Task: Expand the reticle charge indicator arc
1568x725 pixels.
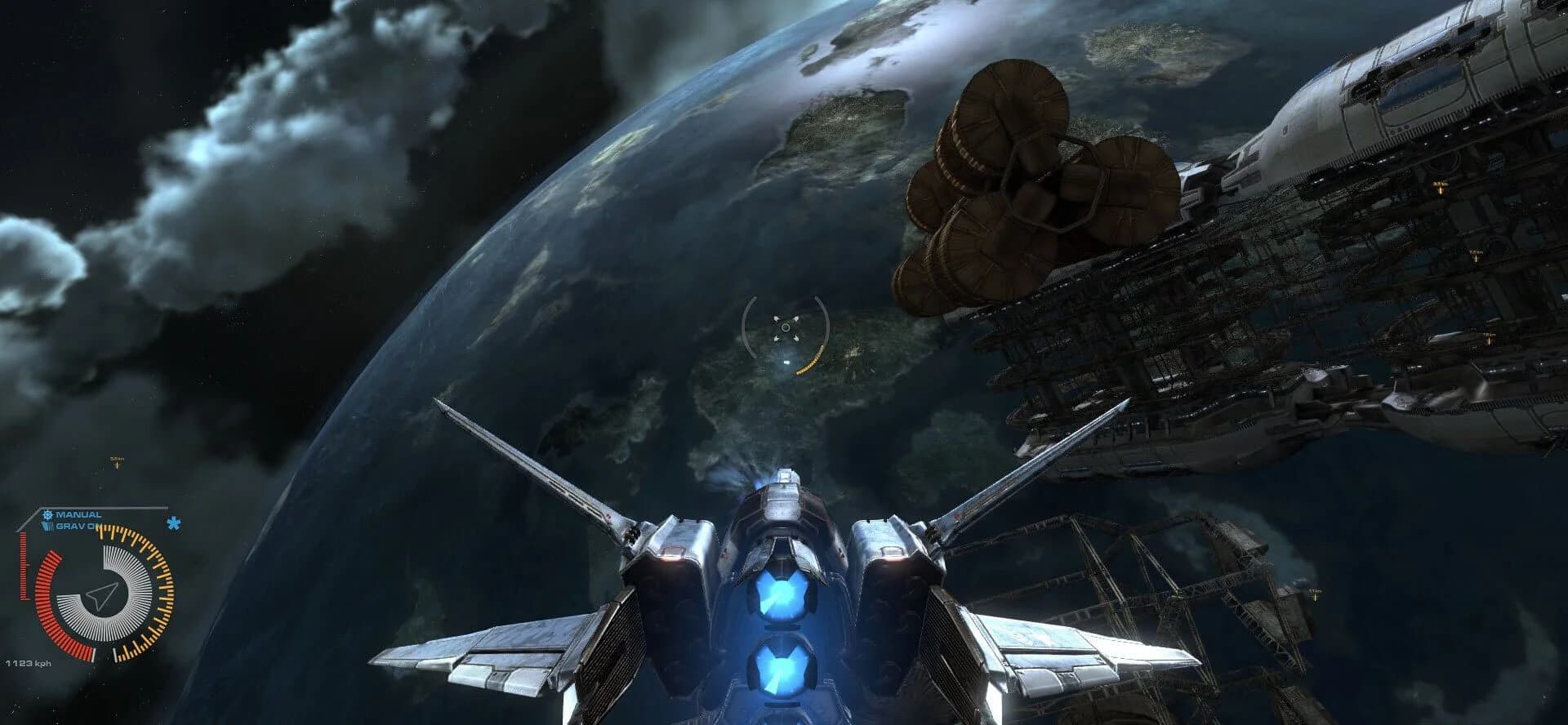Action: [811, 359]
